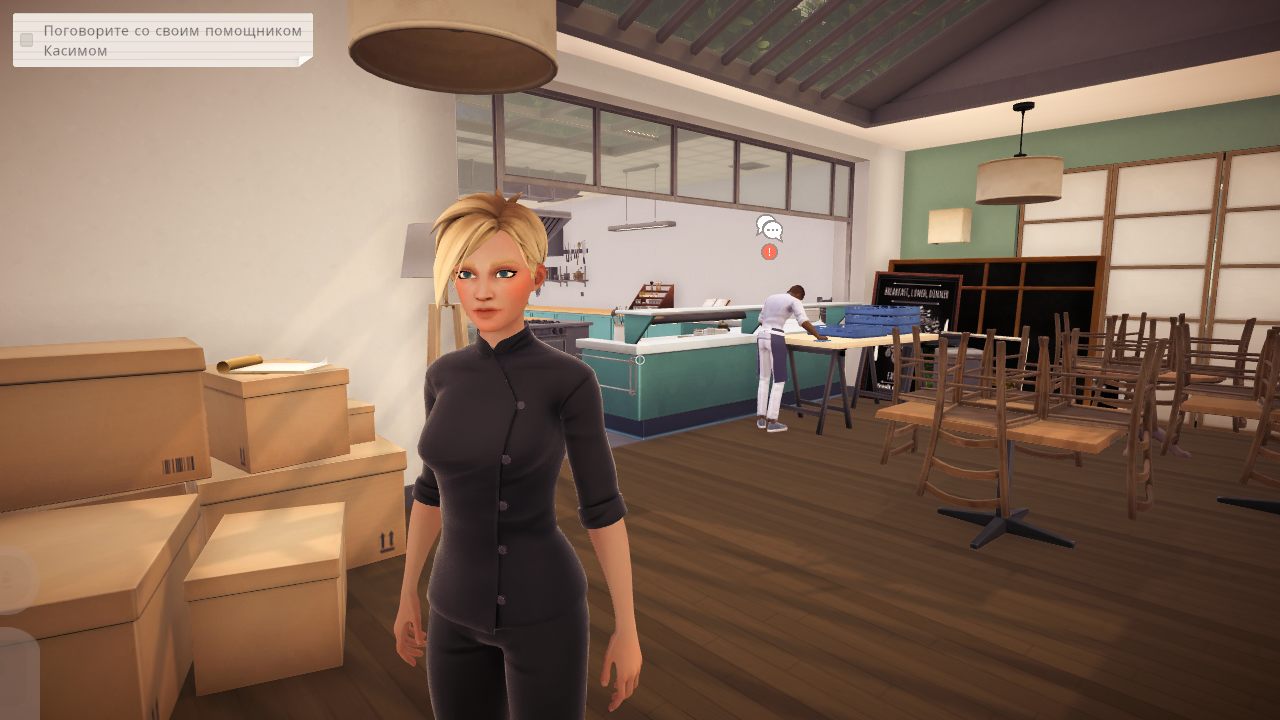Click the red exclamation notification badge
Image resolution: width=1280 pixels, height=720 pixels.
point(767,253)
